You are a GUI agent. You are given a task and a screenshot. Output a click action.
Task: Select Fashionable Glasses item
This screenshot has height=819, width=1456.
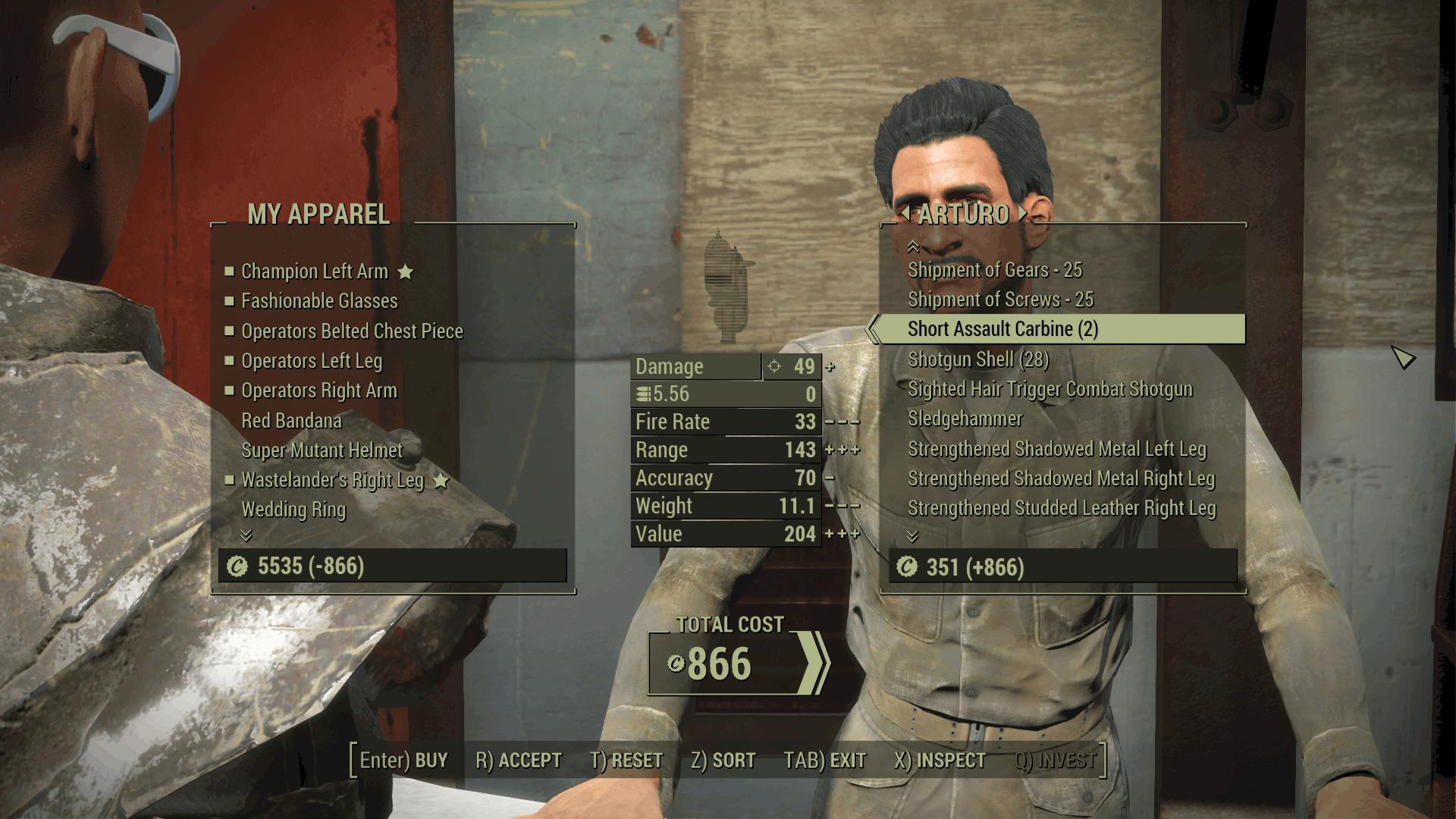(x=318, y=301)
